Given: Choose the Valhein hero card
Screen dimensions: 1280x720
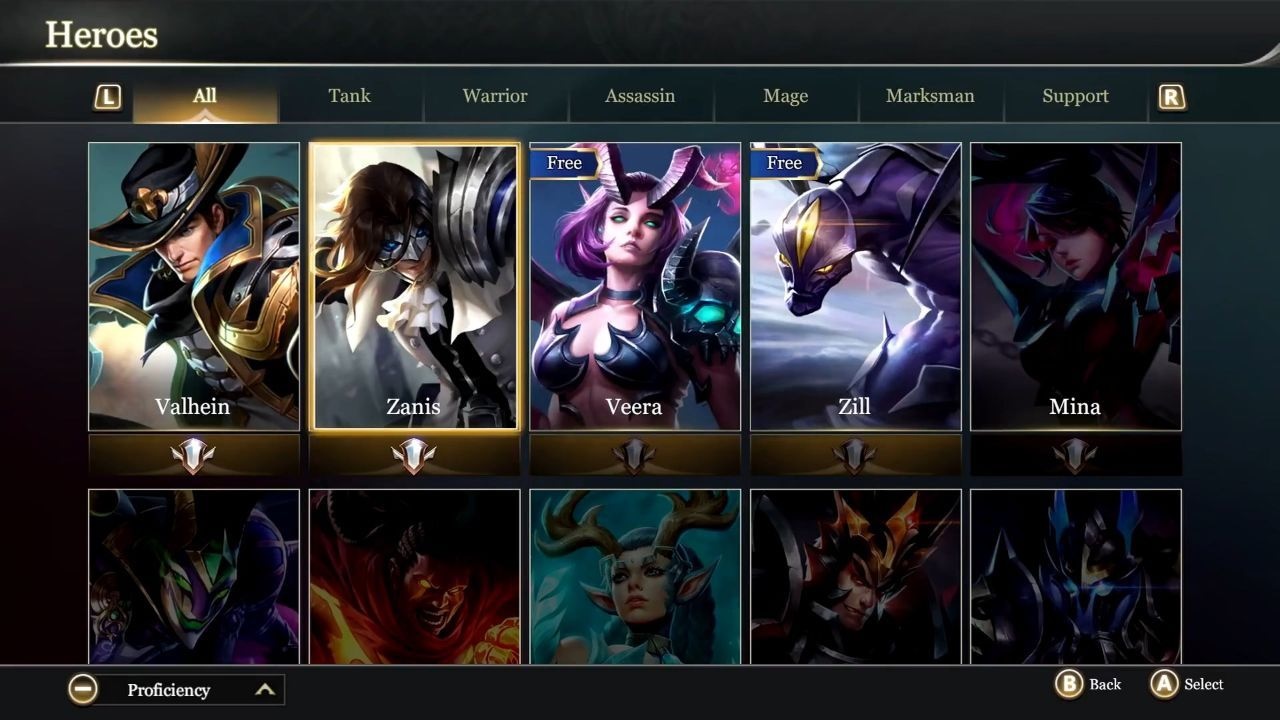Looking at the screenshot, I should click(x=194, y=286).
